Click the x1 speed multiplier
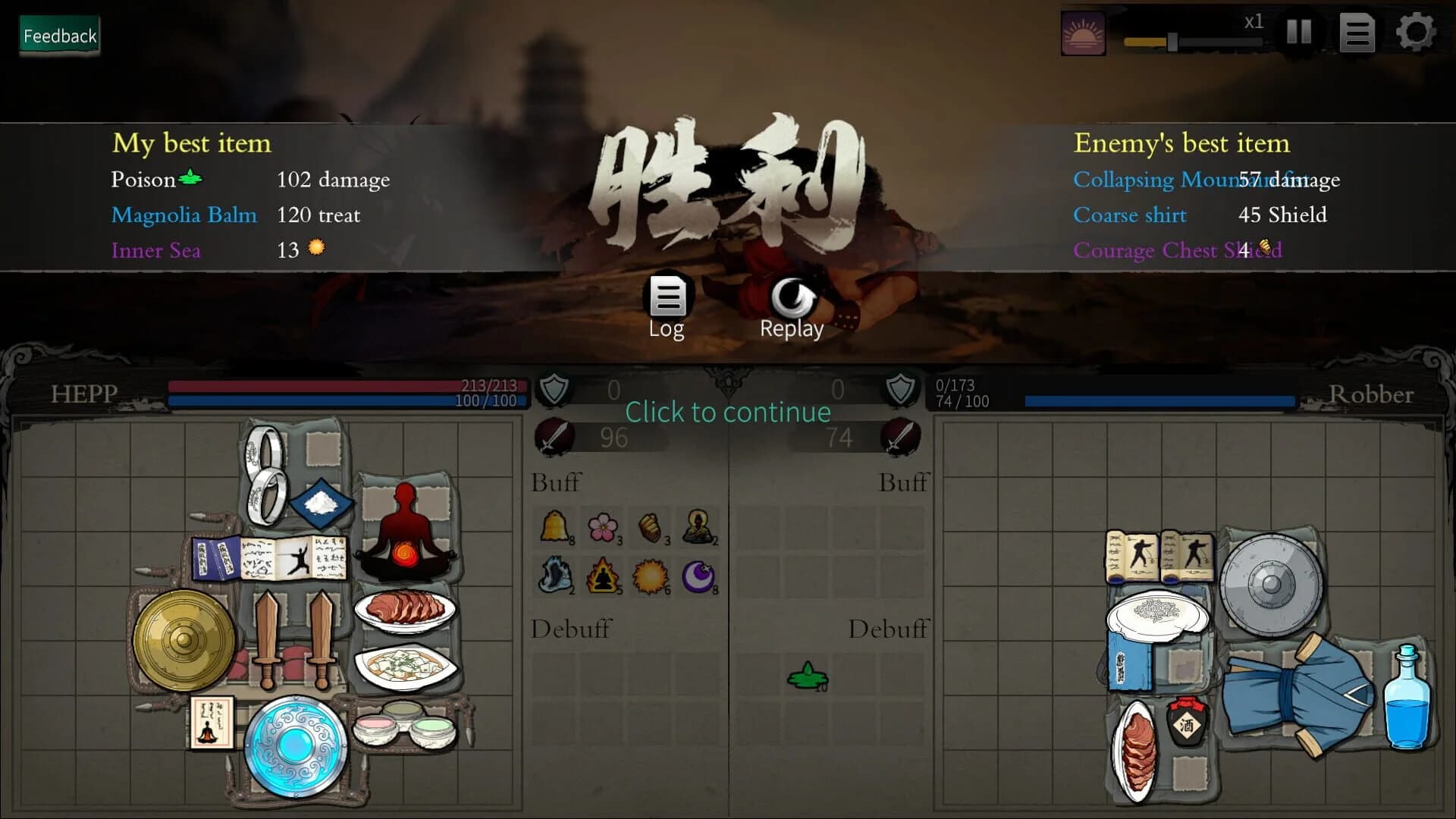 [x=1253, y=23]
